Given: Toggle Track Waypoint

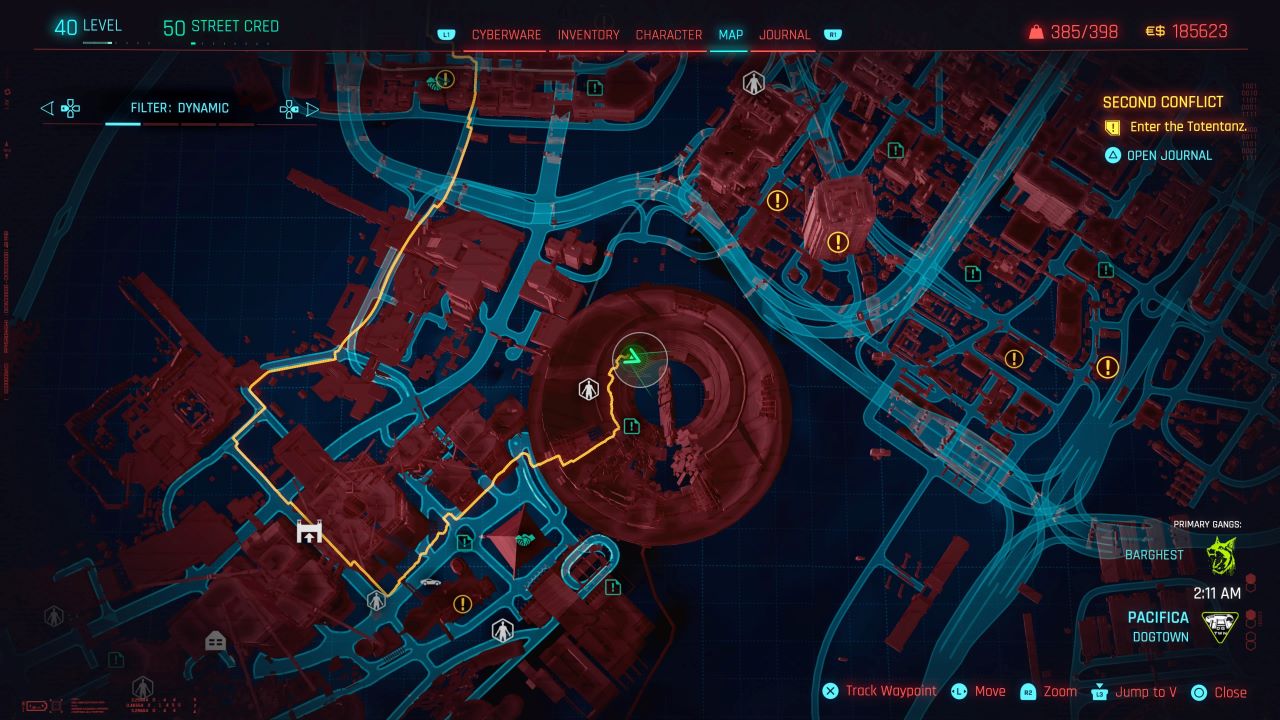Looking at the screenshot, I should coord(880,691).
